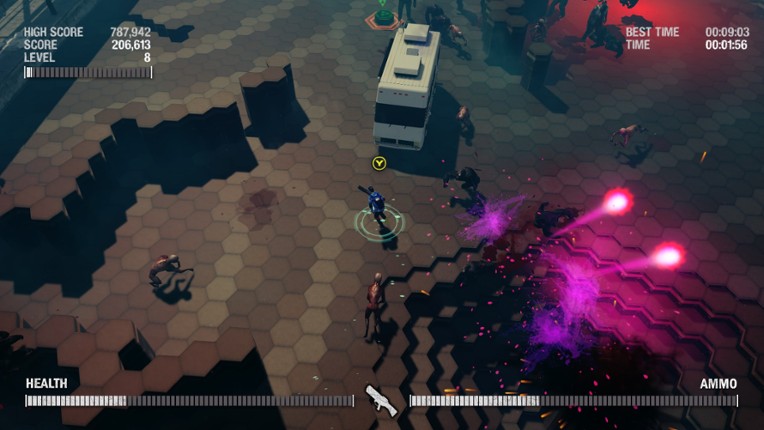Select the equipped weapon icon between the bars
The height and width of the screenshot is (430, 764).
(x=381, y=400)
